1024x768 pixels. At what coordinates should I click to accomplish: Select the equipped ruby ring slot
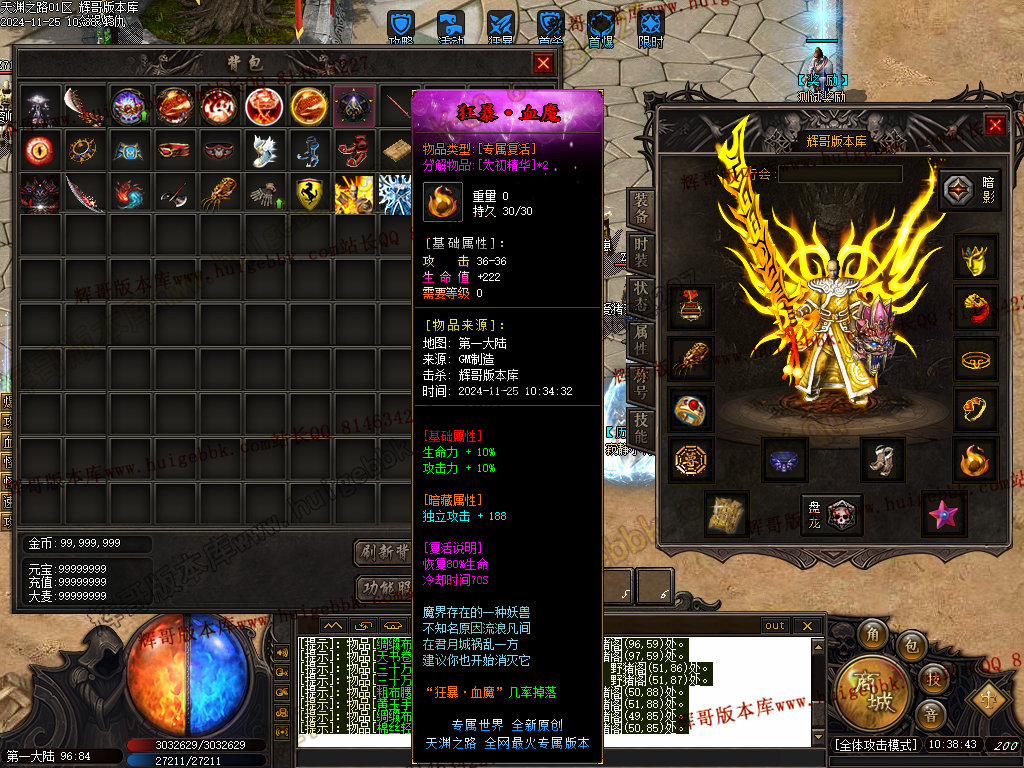pos(691,409)
